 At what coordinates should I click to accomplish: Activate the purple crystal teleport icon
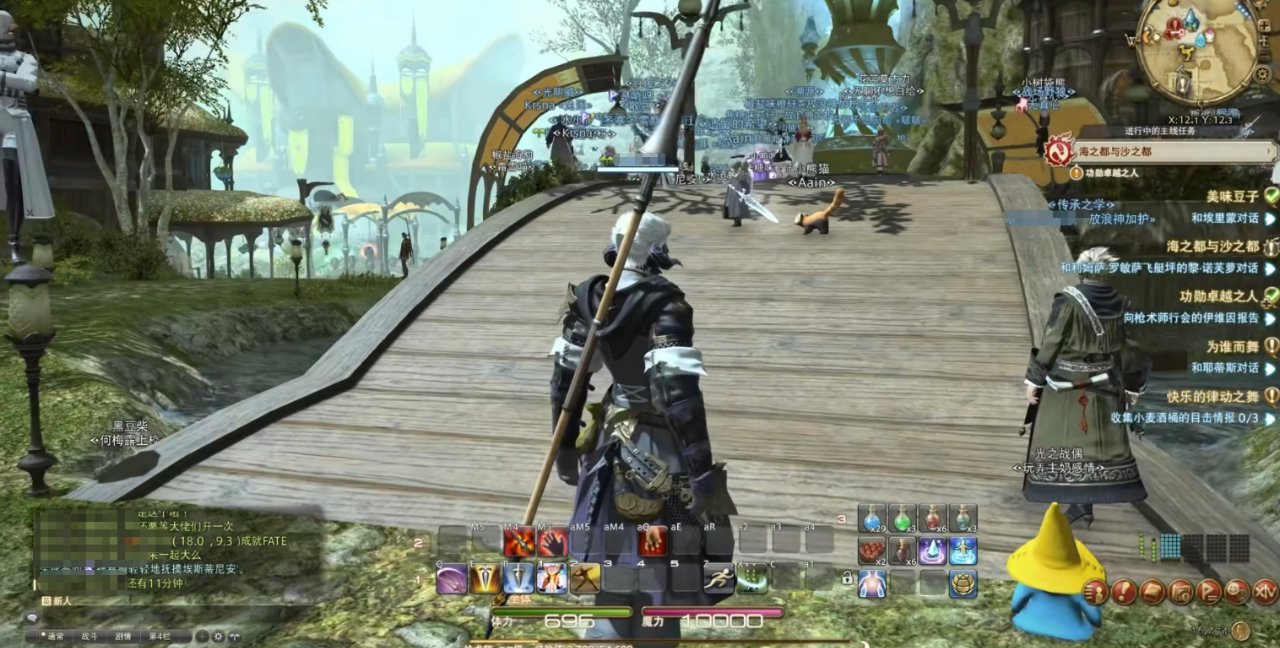[x=933, y=550]
